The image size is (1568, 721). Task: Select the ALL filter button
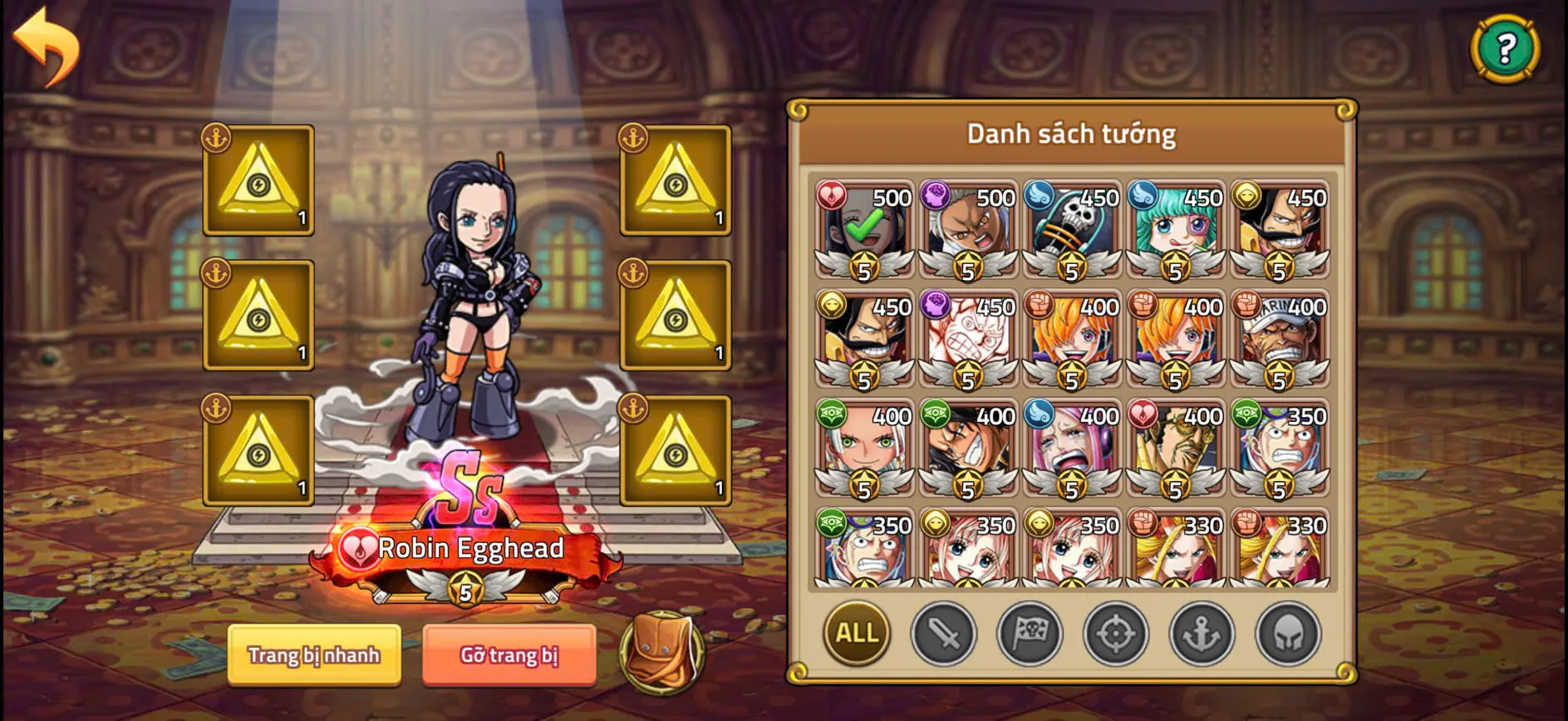click(855, 633)
